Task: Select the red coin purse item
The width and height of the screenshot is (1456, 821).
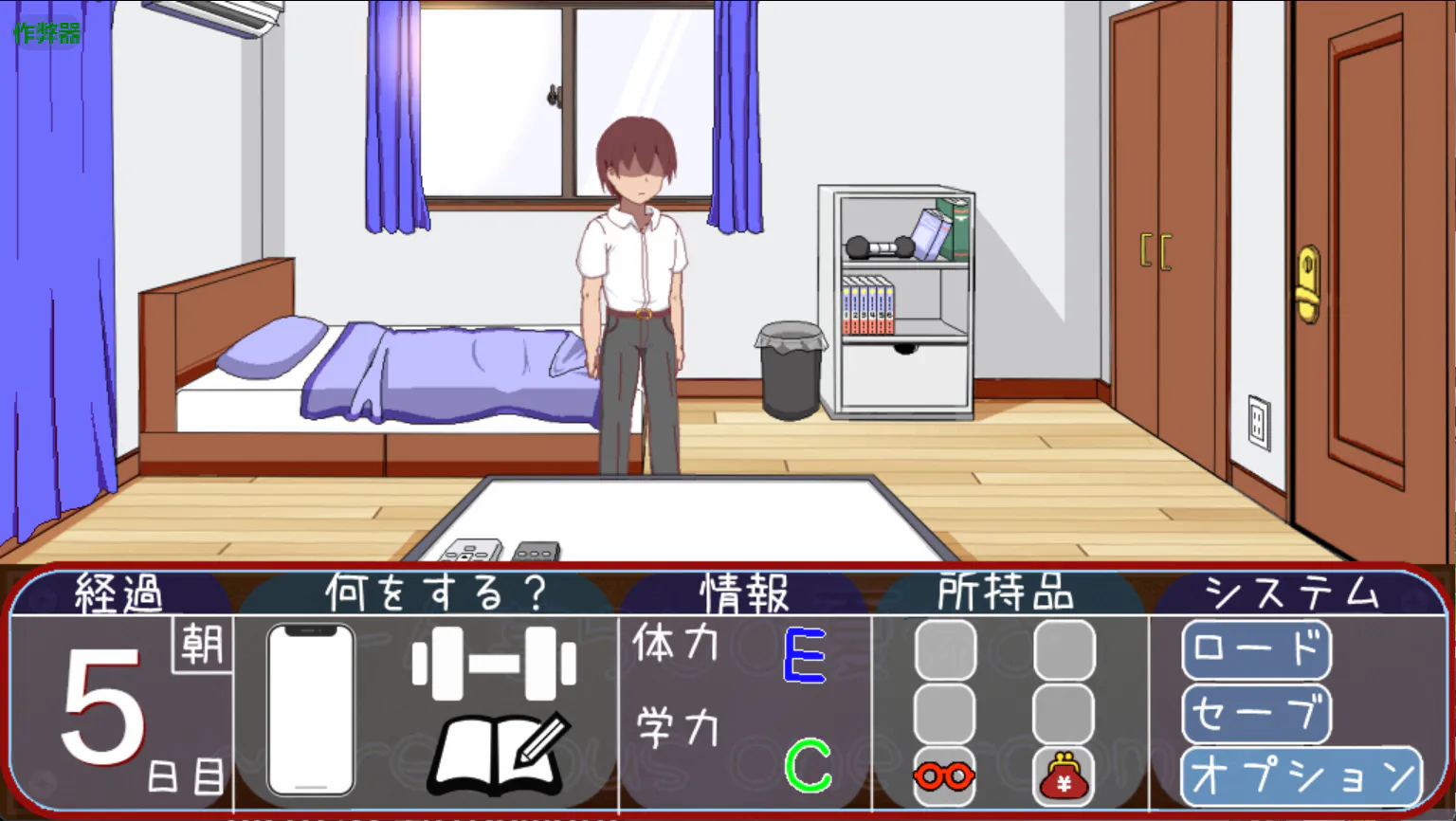Action: [1063, 776]
